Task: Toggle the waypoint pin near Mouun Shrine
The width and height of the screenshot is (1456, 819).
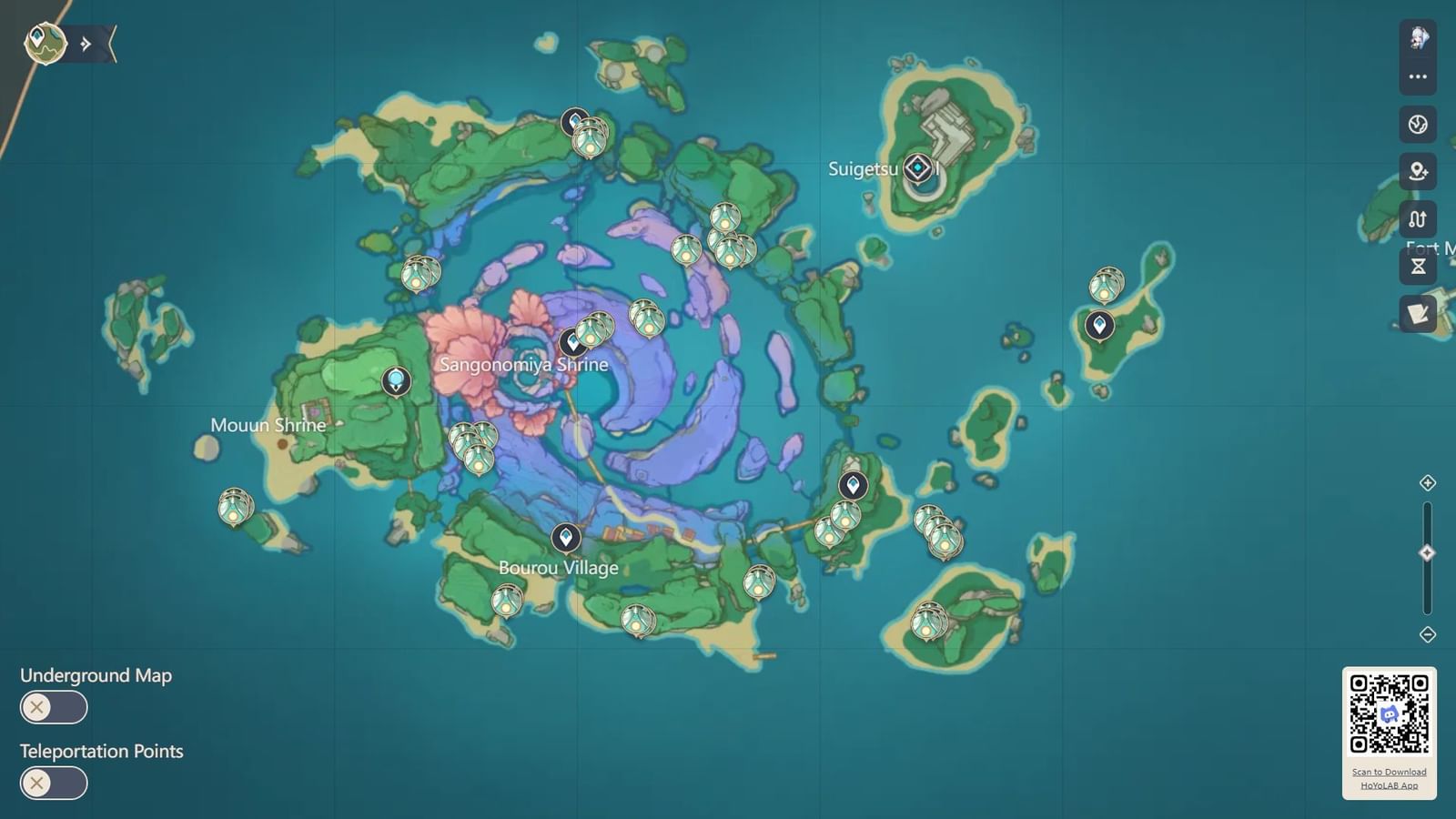Action: click(x=395, y=381)
